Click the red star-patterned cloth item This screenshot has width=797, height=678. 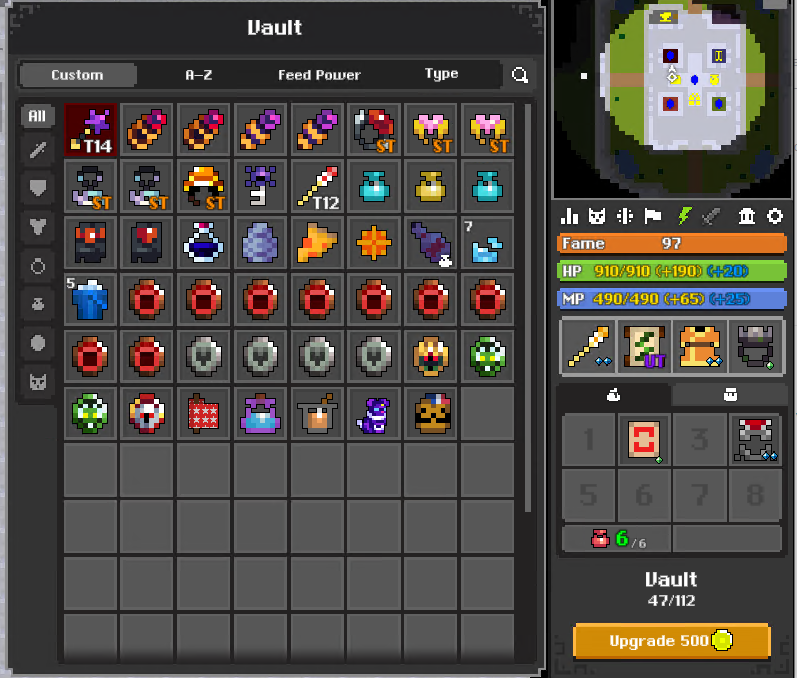tap(205, 413)
